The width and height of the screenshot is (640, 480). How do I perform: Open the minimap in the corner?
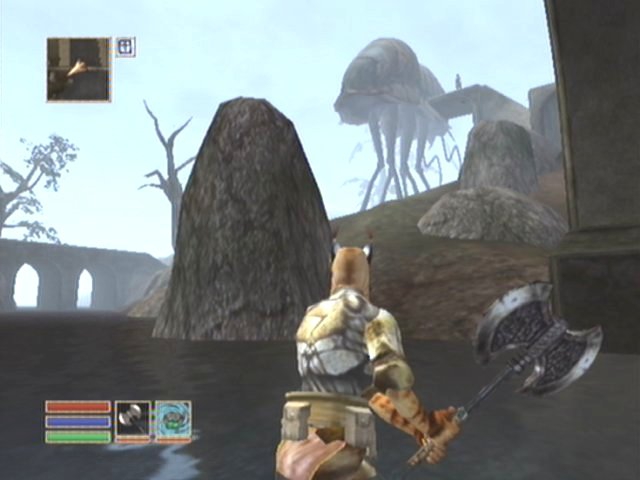point(78,69)
